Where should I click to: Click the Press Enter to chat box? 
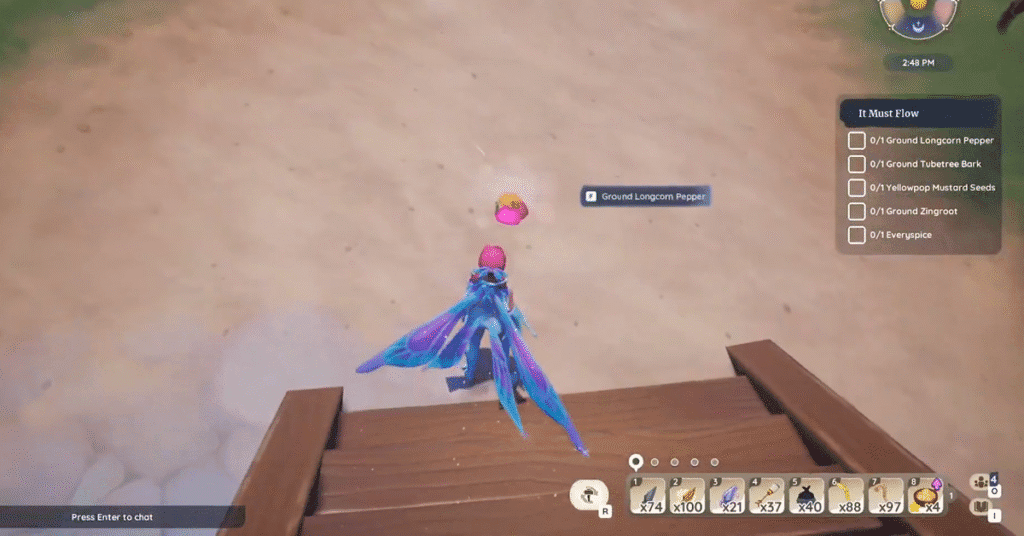coord(120,517)
